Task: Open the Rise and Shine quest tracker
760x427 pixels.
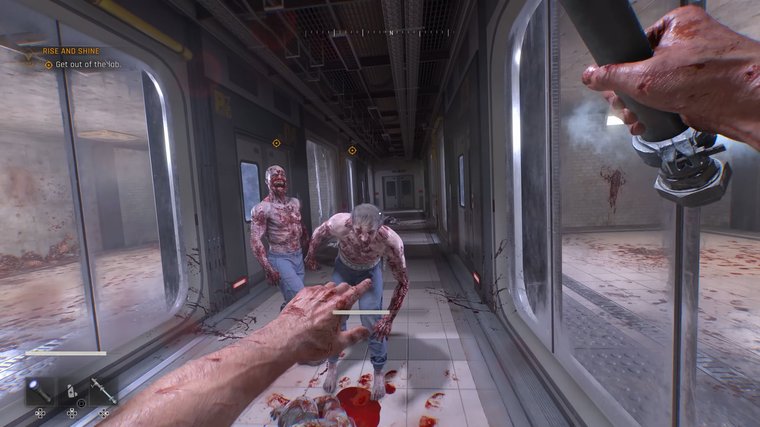Action: (72, 51)
